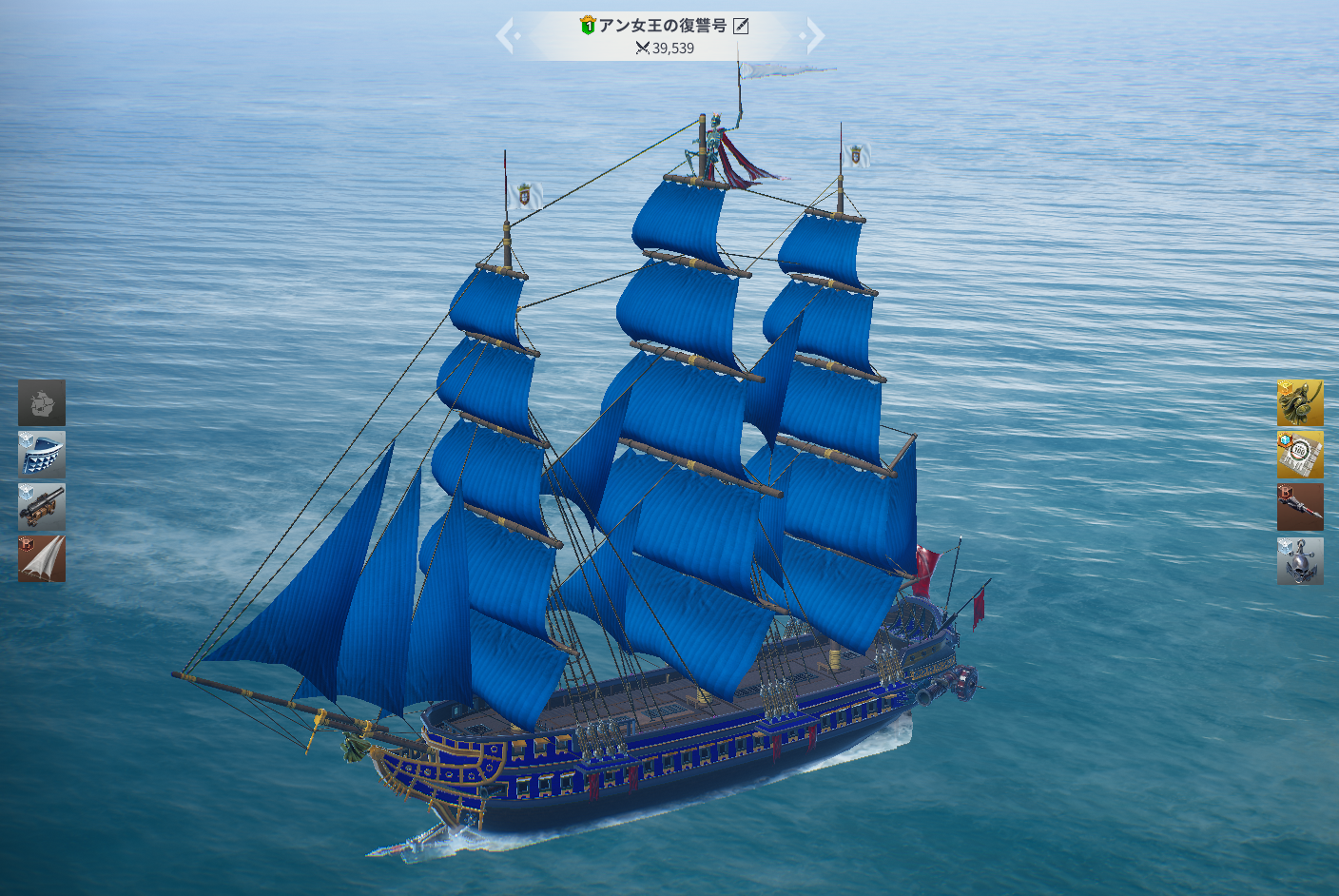Select the cannon equipment slot

pyautogui.click(x=42, y=507)
